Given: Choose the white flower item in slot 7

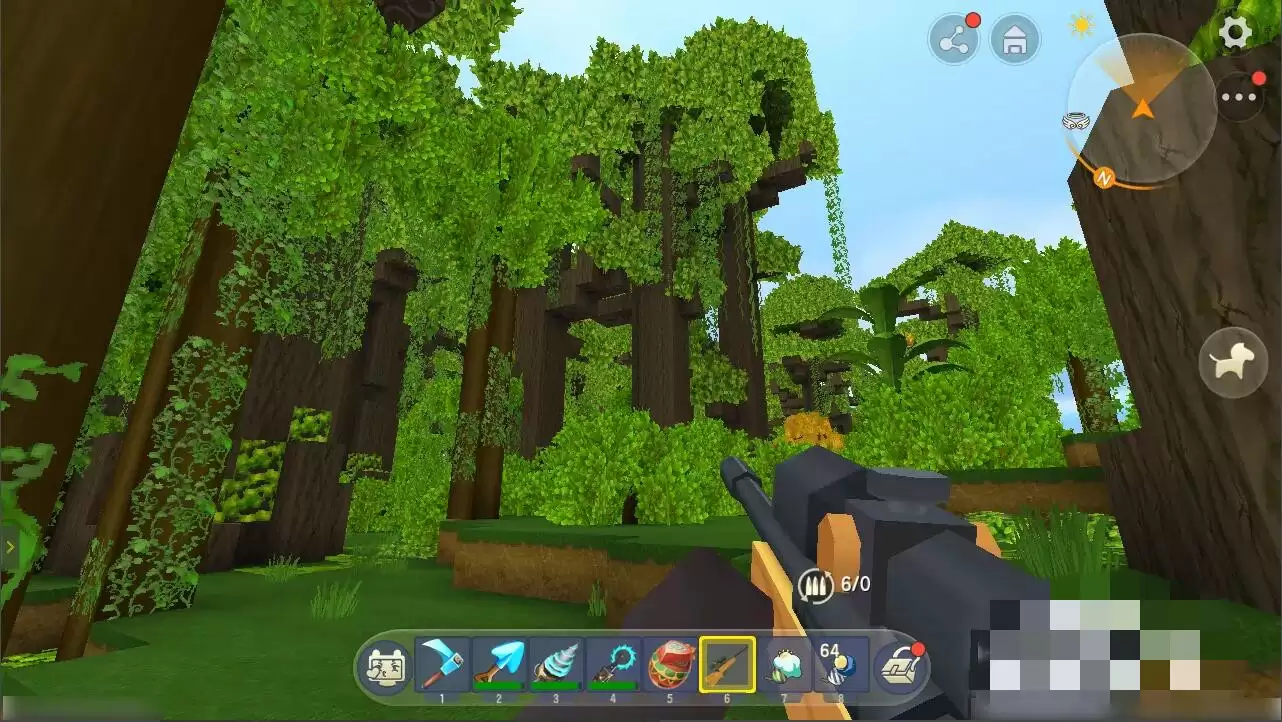Looking at the screenshot, I should tap(784, 664).
